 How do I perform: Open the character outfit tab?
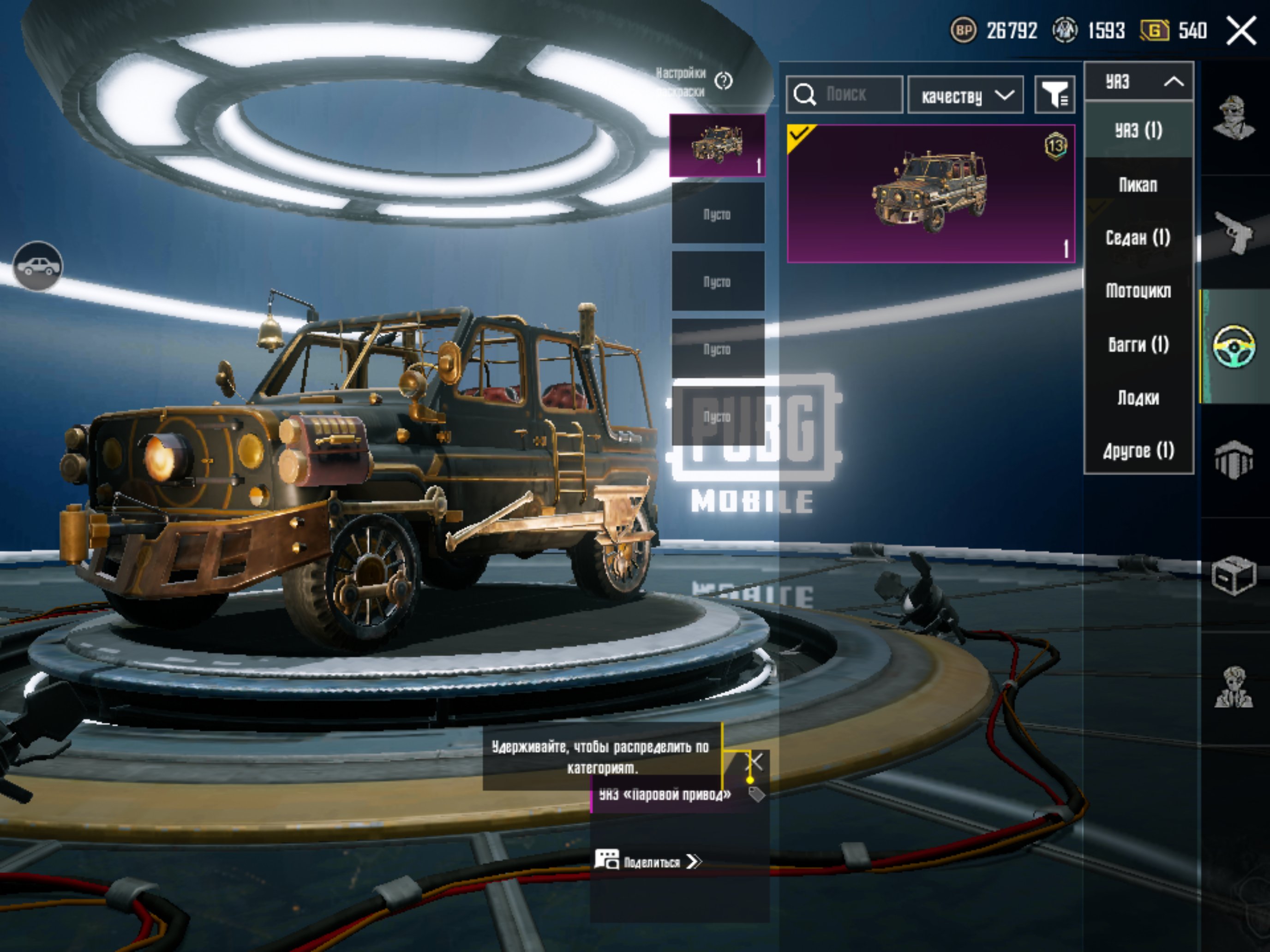click(1234, 118)
